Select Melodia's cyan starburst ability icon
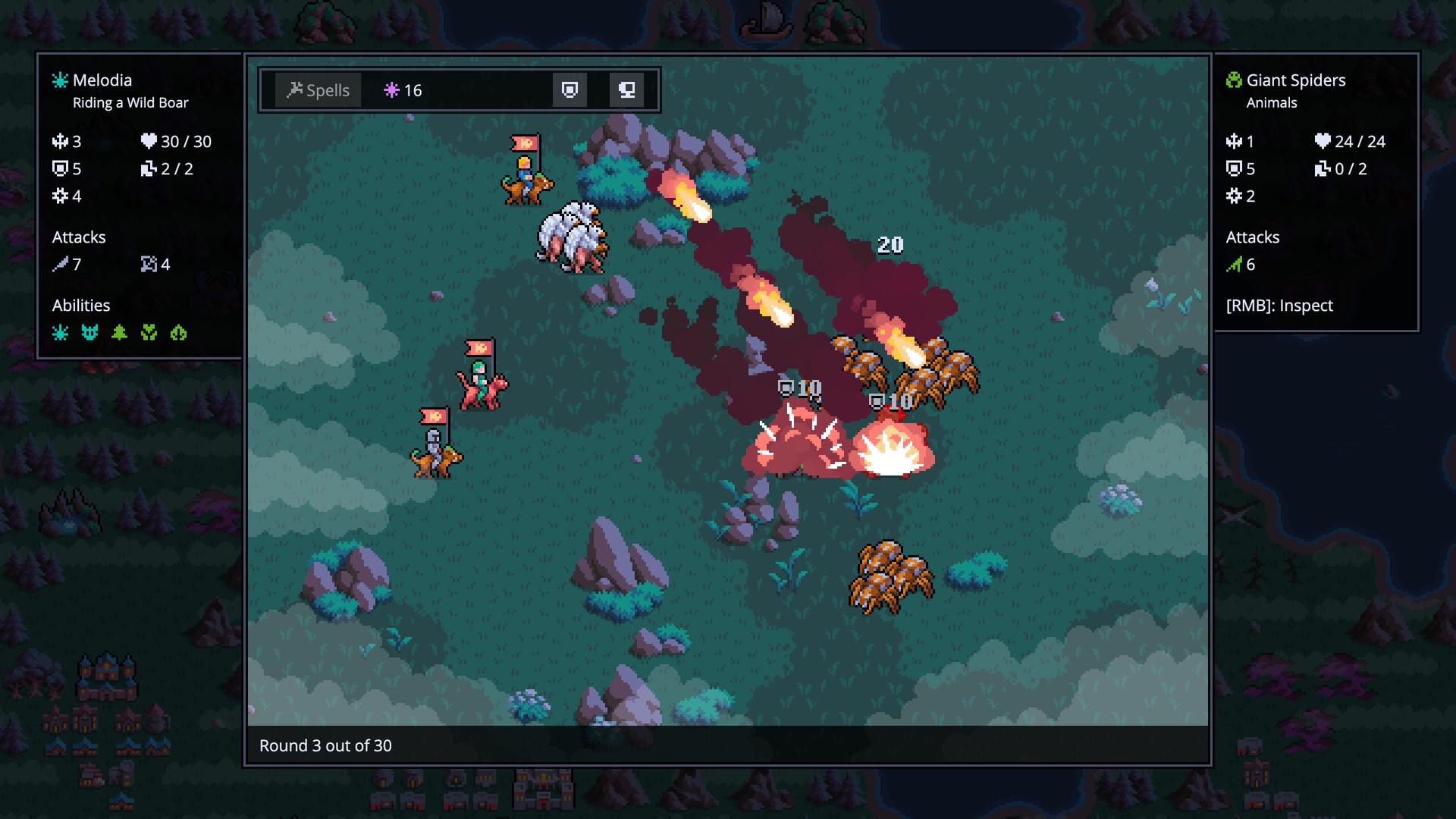Screen dimensions: 1456x819 [x=60, y=333]
